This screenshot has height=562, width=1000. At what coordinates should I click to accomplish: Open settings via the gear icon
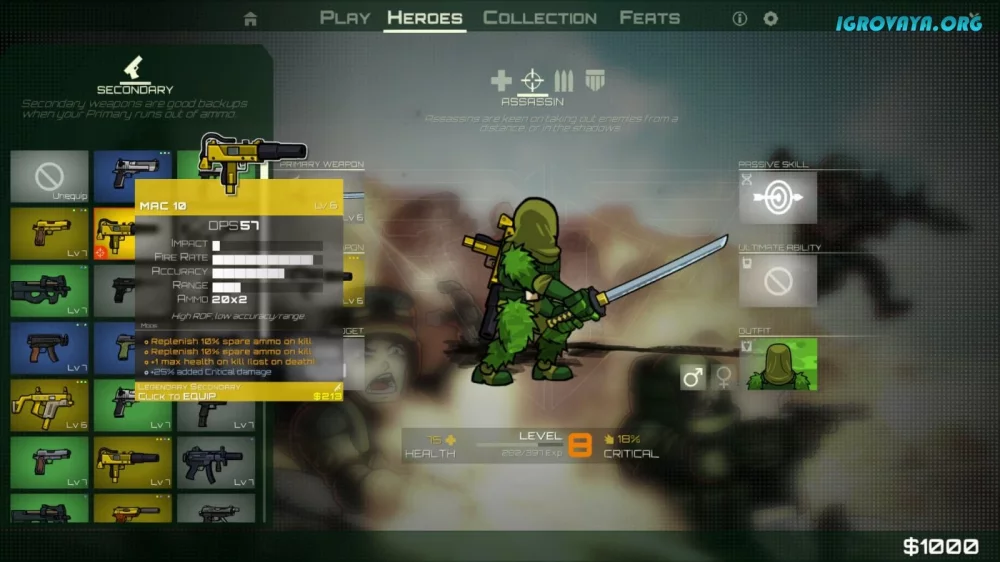pyautogui.click(x=771, y=19)
